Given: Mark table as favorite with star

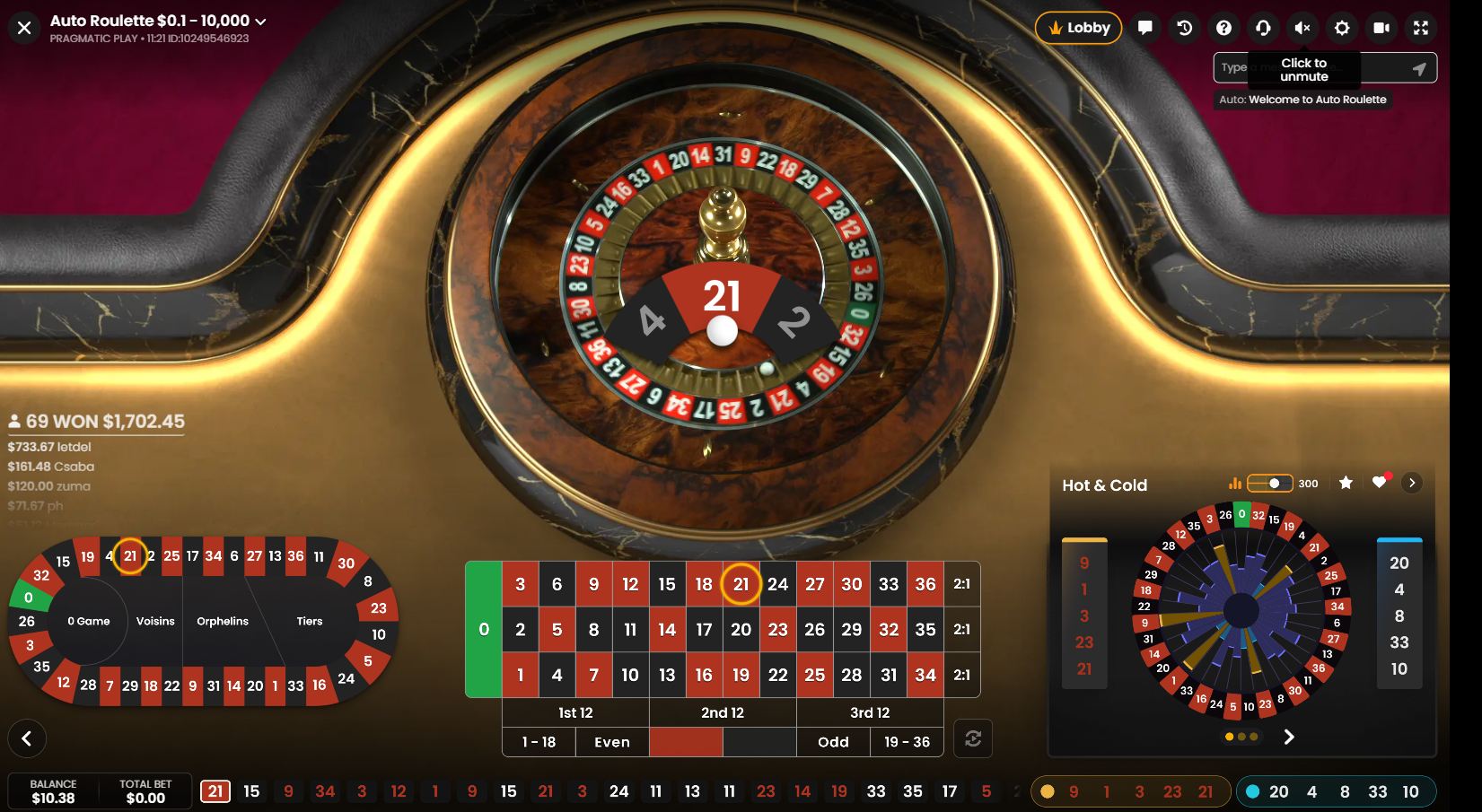Looking at the screenshot, I should tap(1346, 483).
